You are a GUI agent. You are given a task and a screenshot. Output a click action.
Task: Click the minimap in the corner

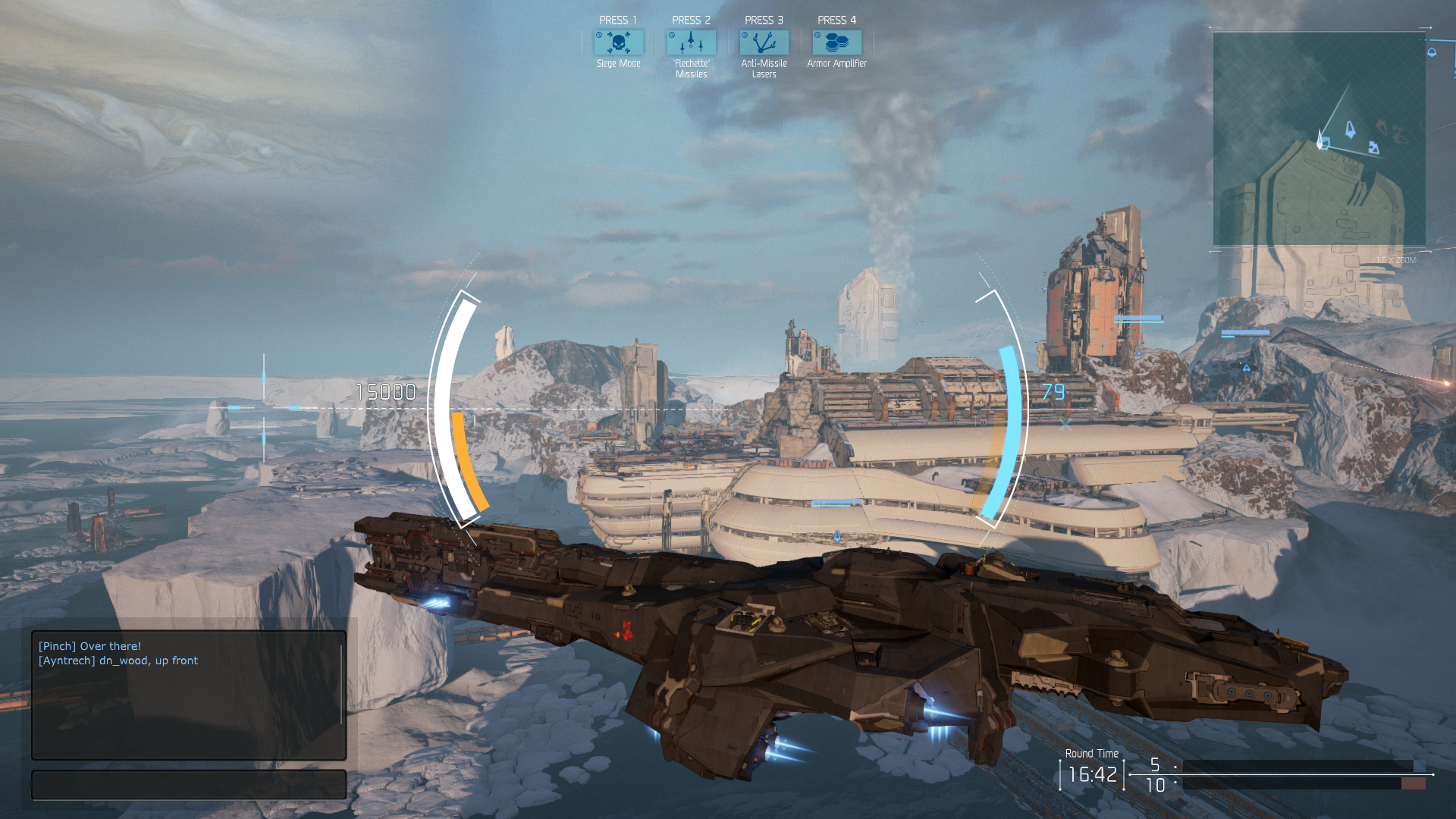click(x=1319, y=139)
